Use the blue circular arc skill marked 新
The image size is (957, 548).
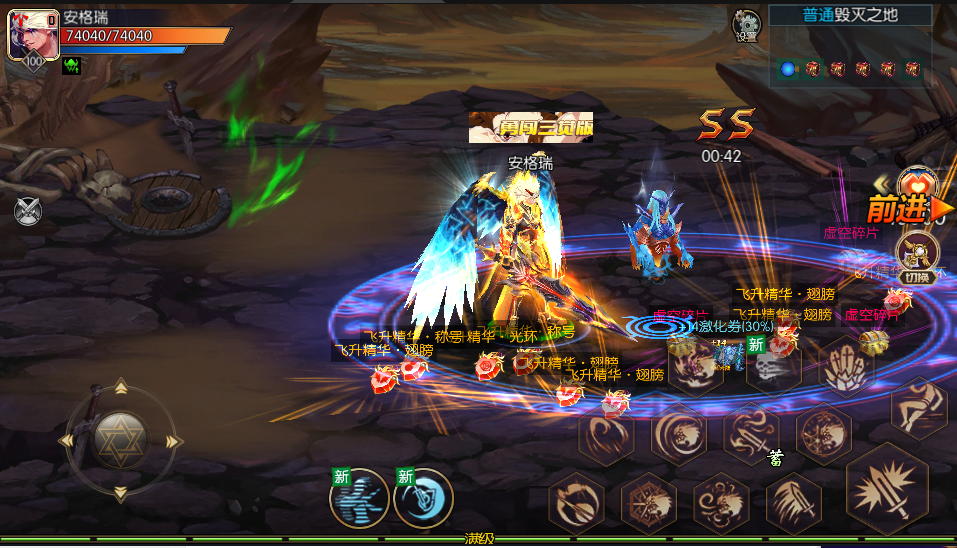pos(423,498)
